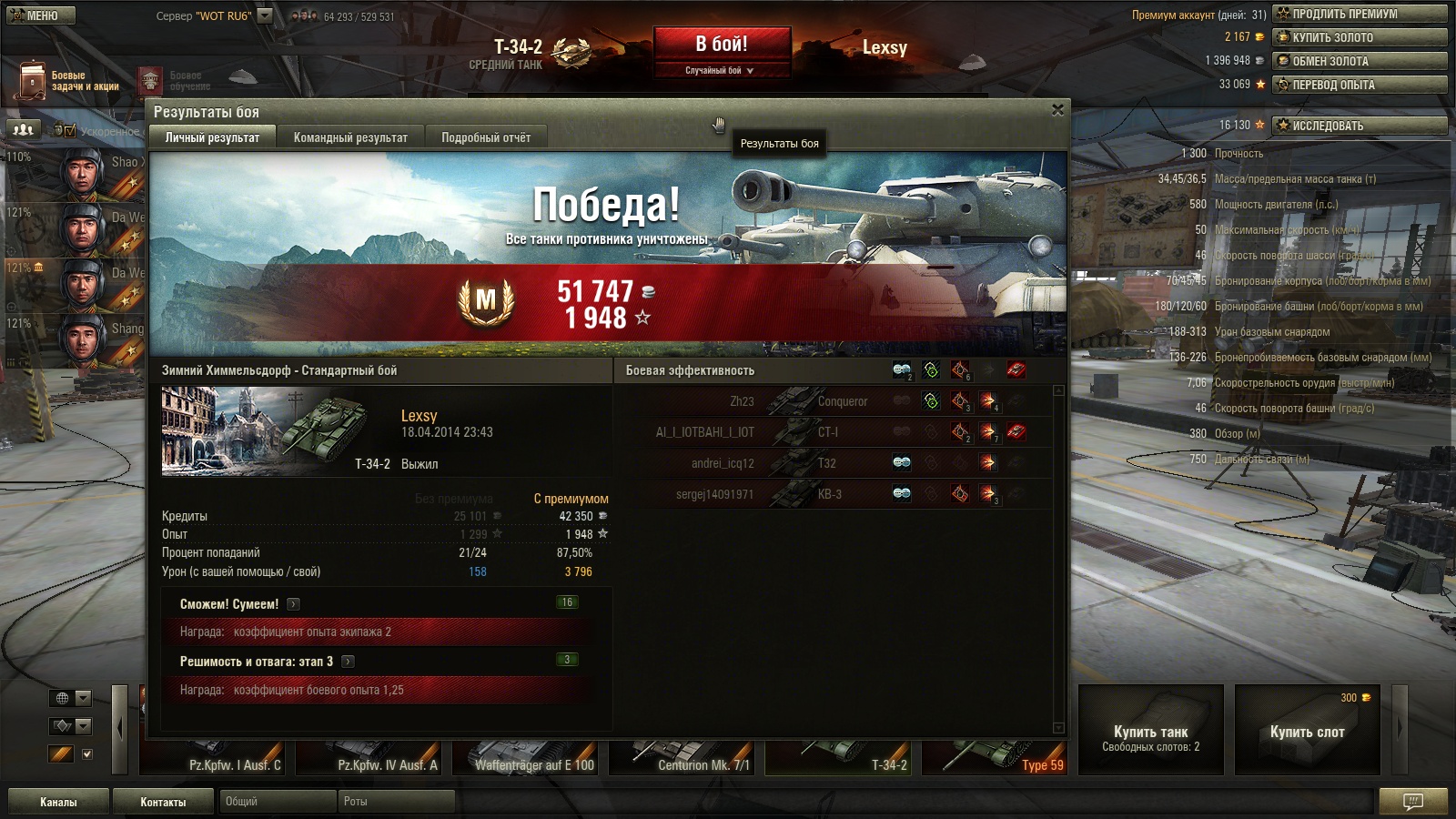Click Купить танк in the carousel
This screenshot has height=819, width=1456.
coord(1150,730)
